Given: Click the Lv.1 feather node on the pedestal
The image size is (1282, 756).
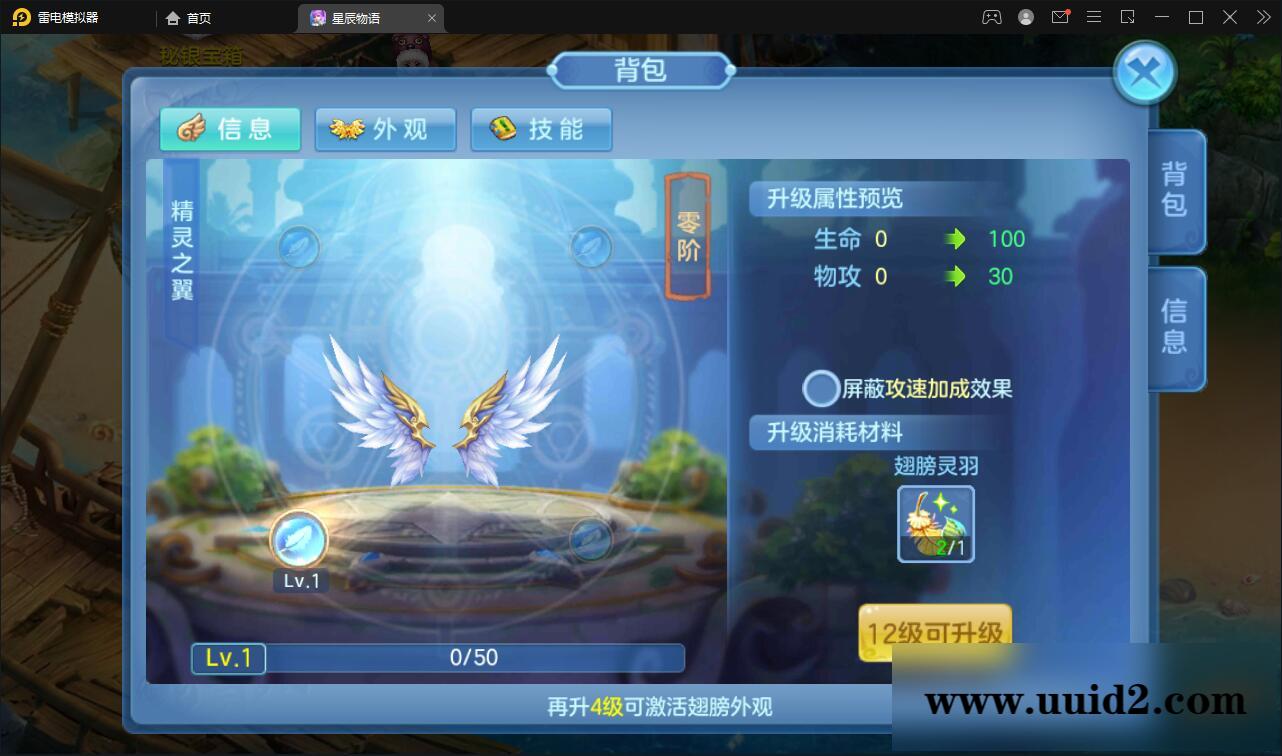Looking at the screenshot, I should click(x=299, y=540).
